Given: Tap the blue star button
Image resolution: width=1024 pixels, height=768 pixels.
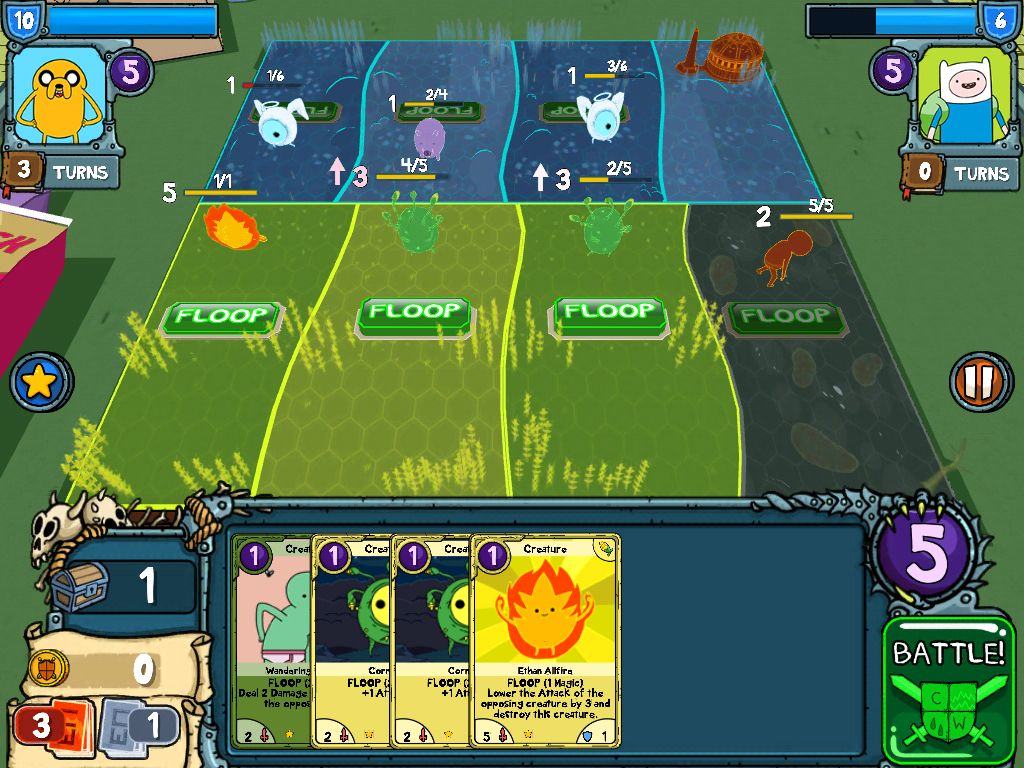Looking at the screenshot, I should click(40, 381).
